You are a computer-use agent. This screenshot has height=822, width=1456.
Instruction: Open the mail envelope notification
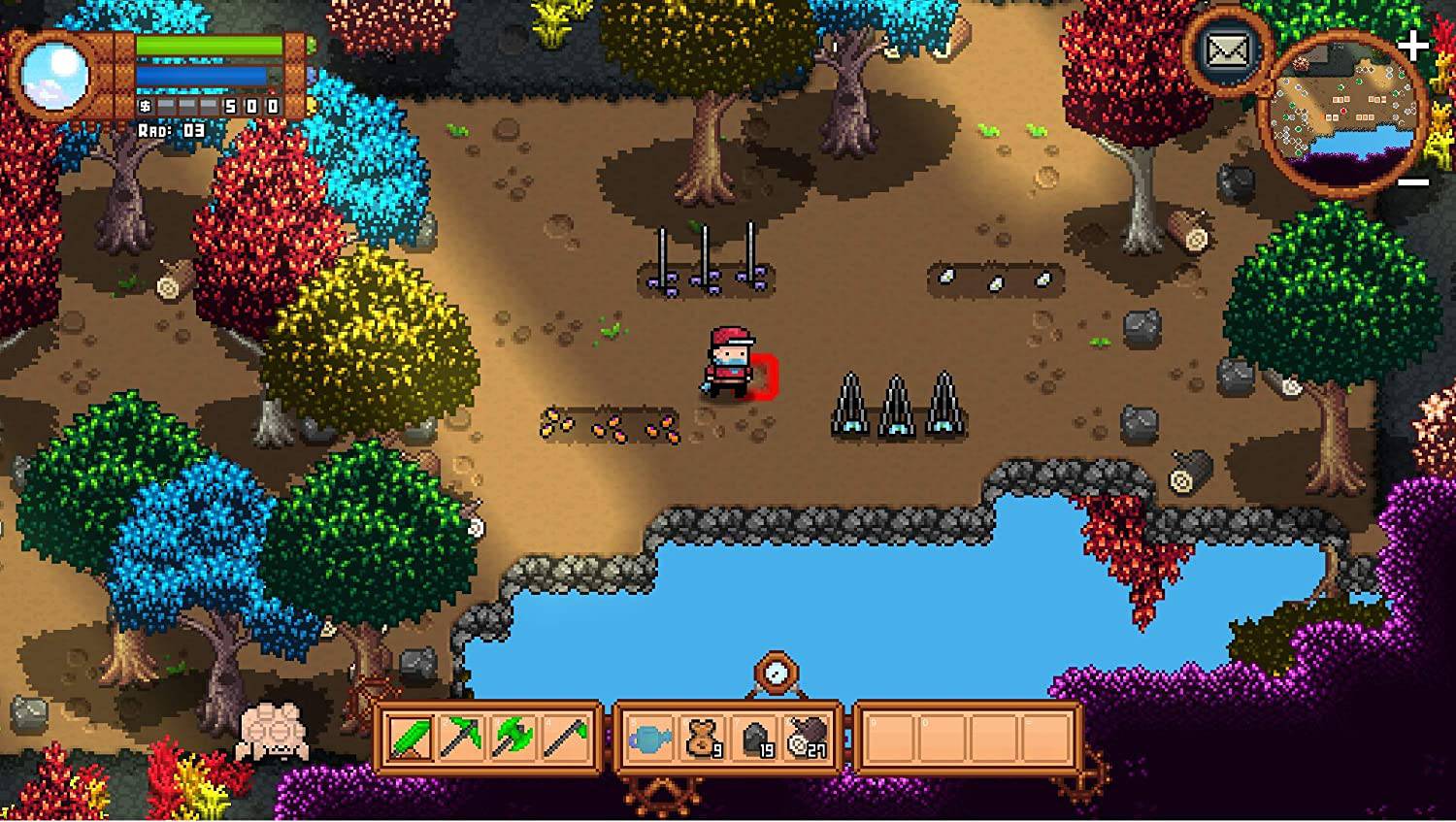[x=1228, y=49]
